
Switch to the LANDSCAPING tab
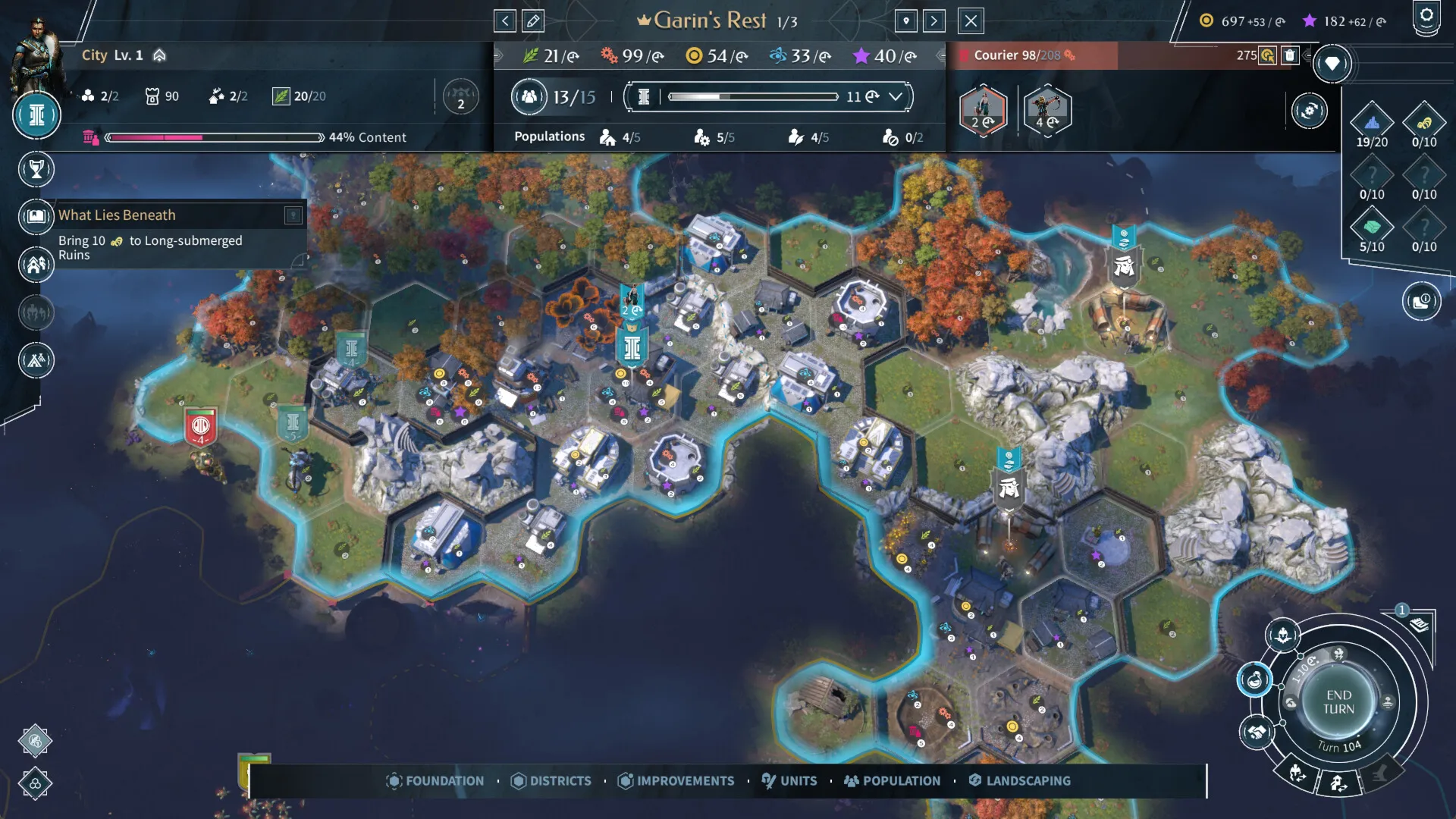[x=1020, y=780]
